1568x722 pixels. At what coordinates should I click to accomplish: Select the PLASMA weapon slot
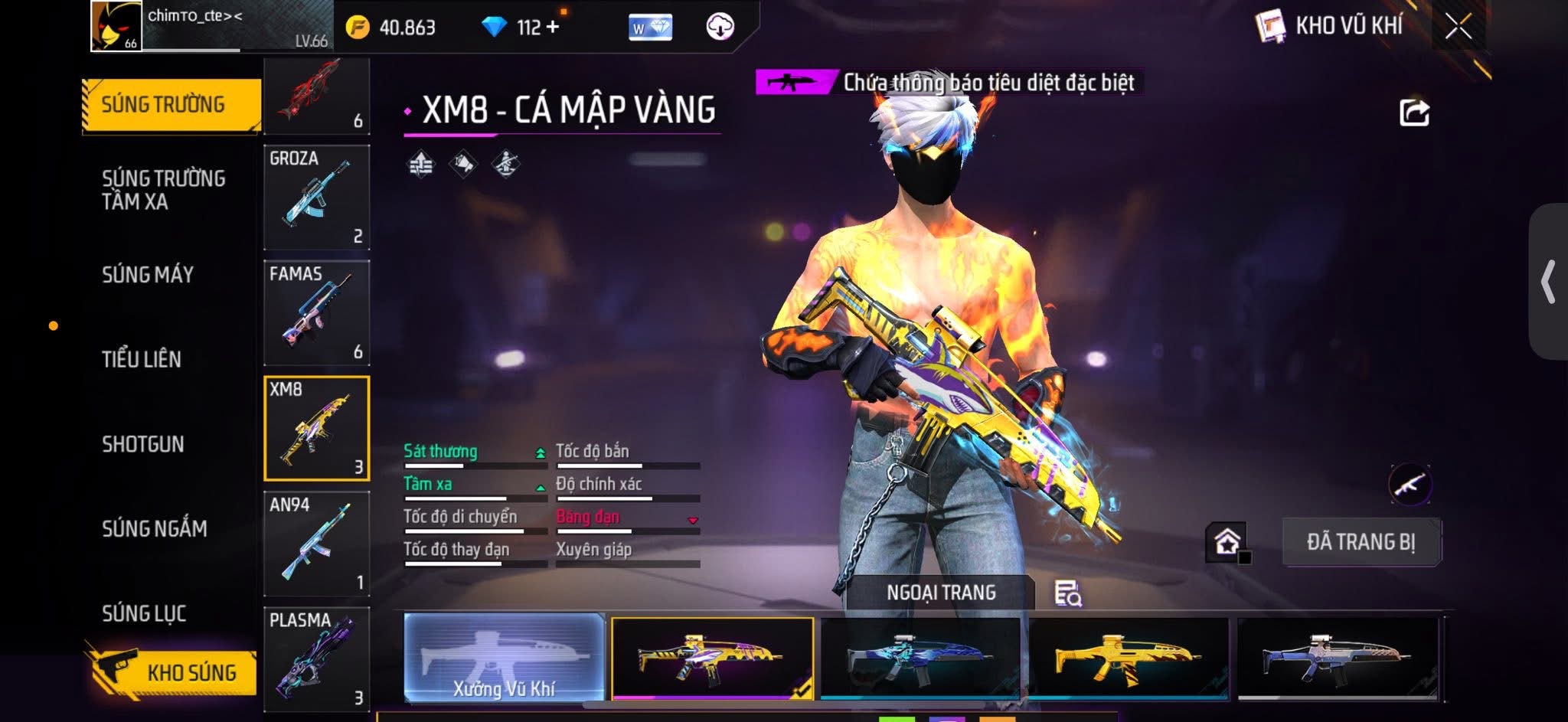pos(316,658)
